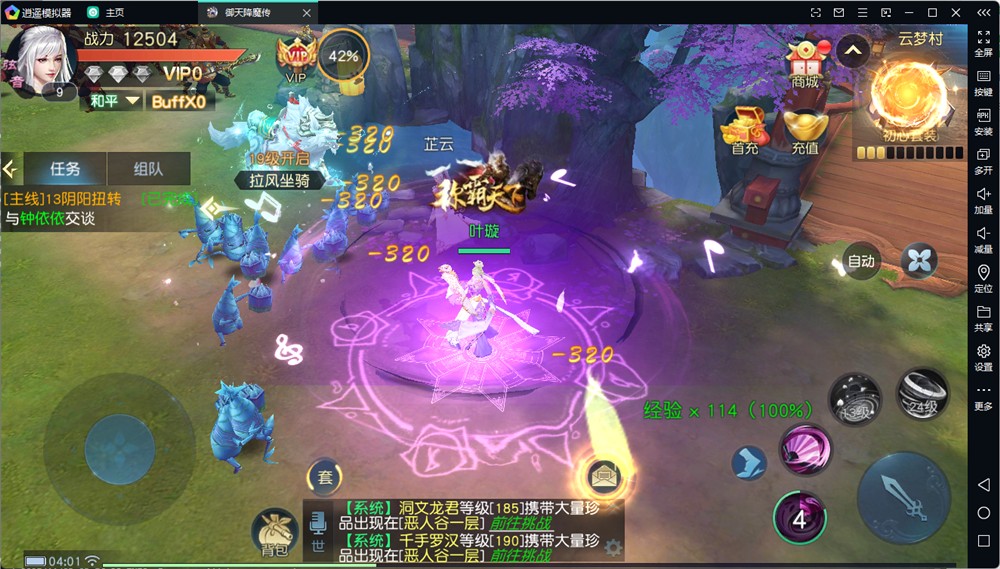Open the 首充 first recharge offer
Viewport: 1000px width, 569px height.
coord(744,129)
